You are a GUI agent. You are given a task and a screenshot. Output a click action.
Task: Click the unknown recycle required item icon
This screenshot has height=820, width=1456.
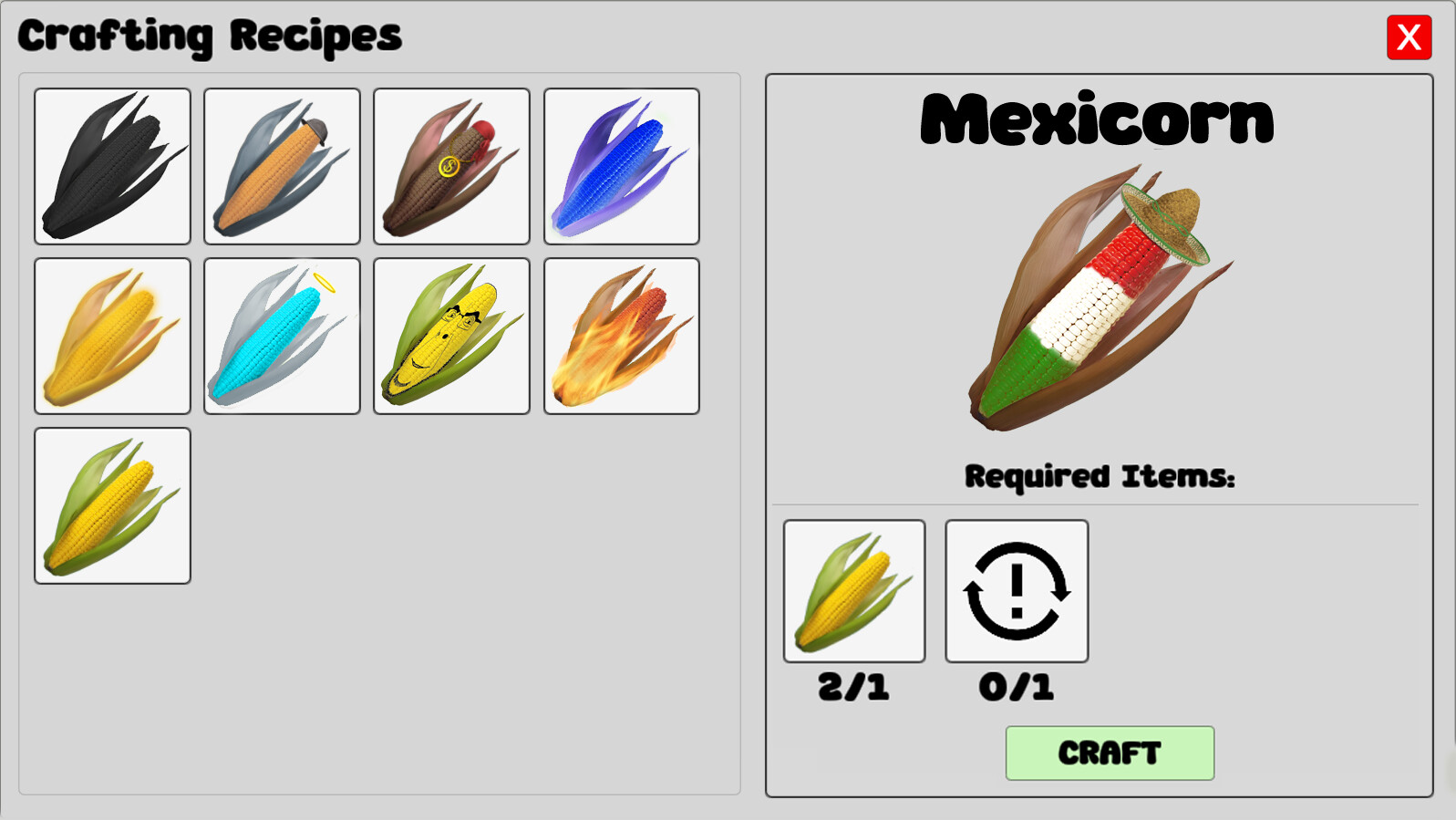click(x=1016, y=590)
